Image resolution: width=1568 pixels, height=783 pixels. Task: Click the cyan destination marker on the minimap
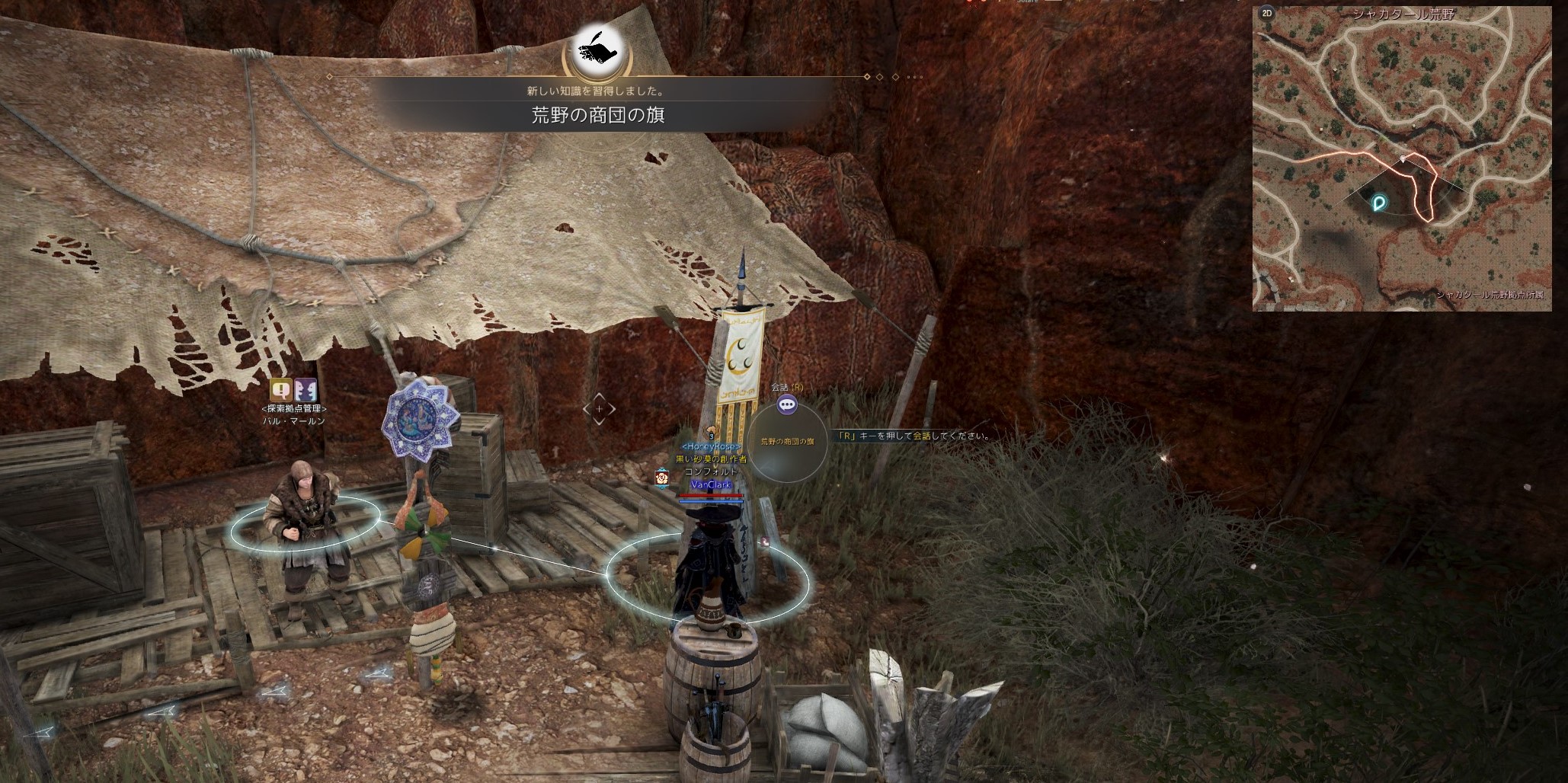pos(1379,203)
